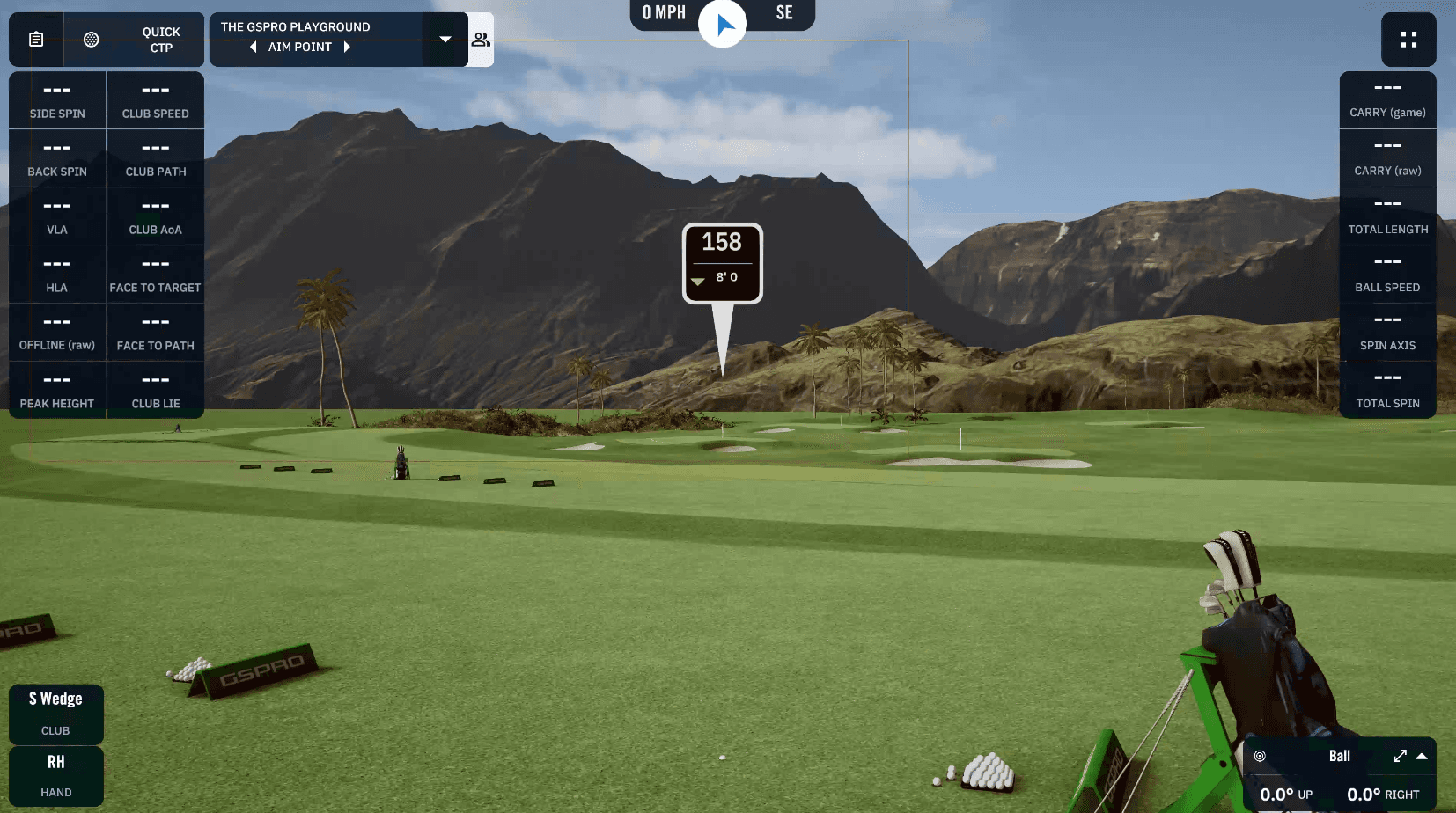Select the Carry (game) stat panel
The height and width of the screenshot is (813, 1456).
click(1388, 99)
